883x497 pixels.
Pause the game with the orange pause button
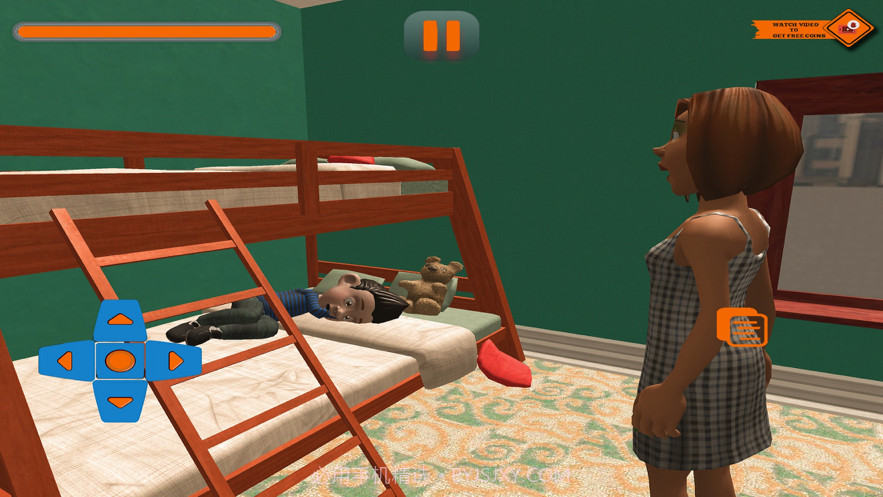pos(441,36)
